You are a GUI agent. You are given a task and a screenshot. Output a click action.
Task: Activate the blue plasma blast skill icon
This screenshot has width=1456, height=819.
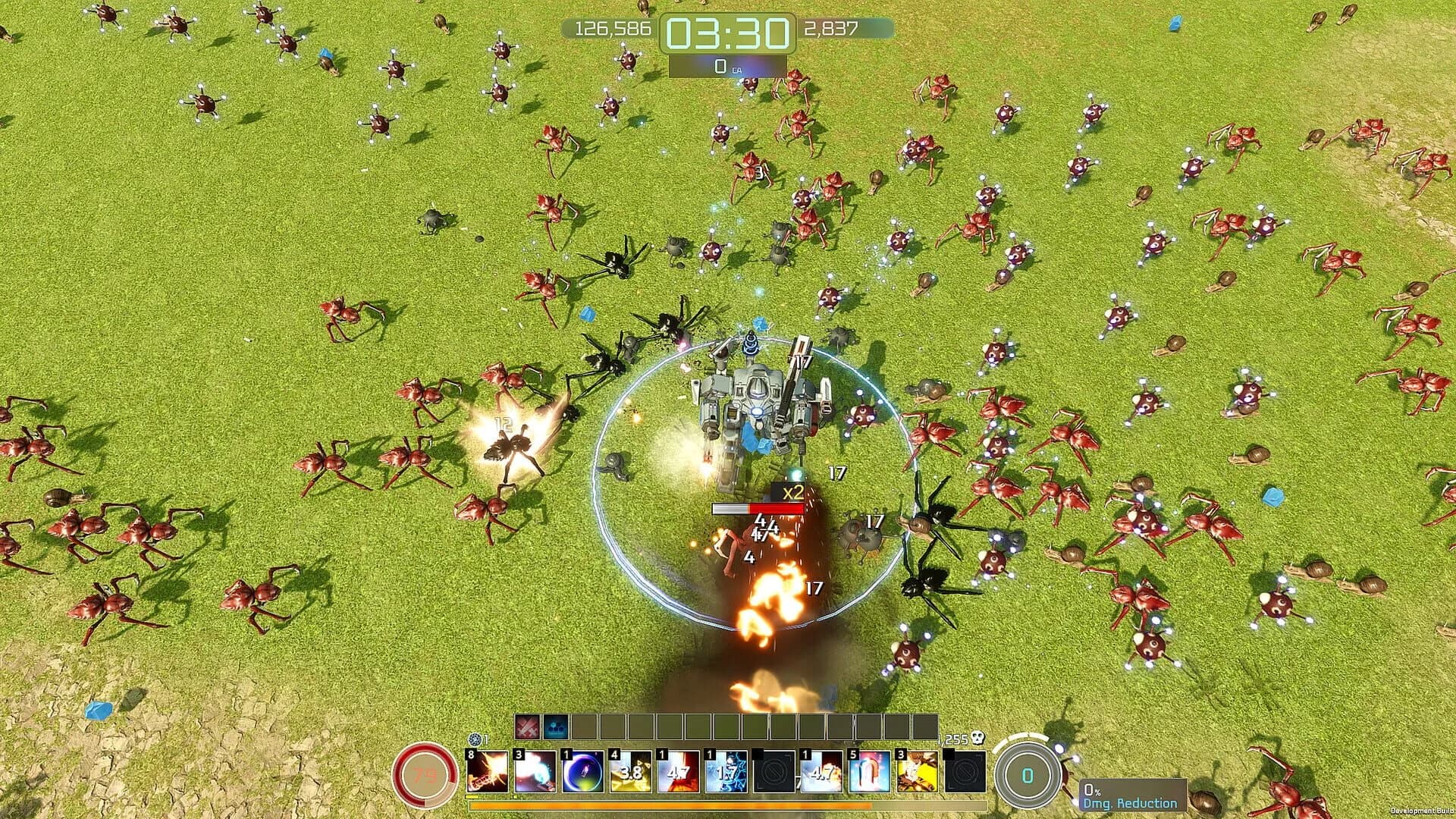535,772
